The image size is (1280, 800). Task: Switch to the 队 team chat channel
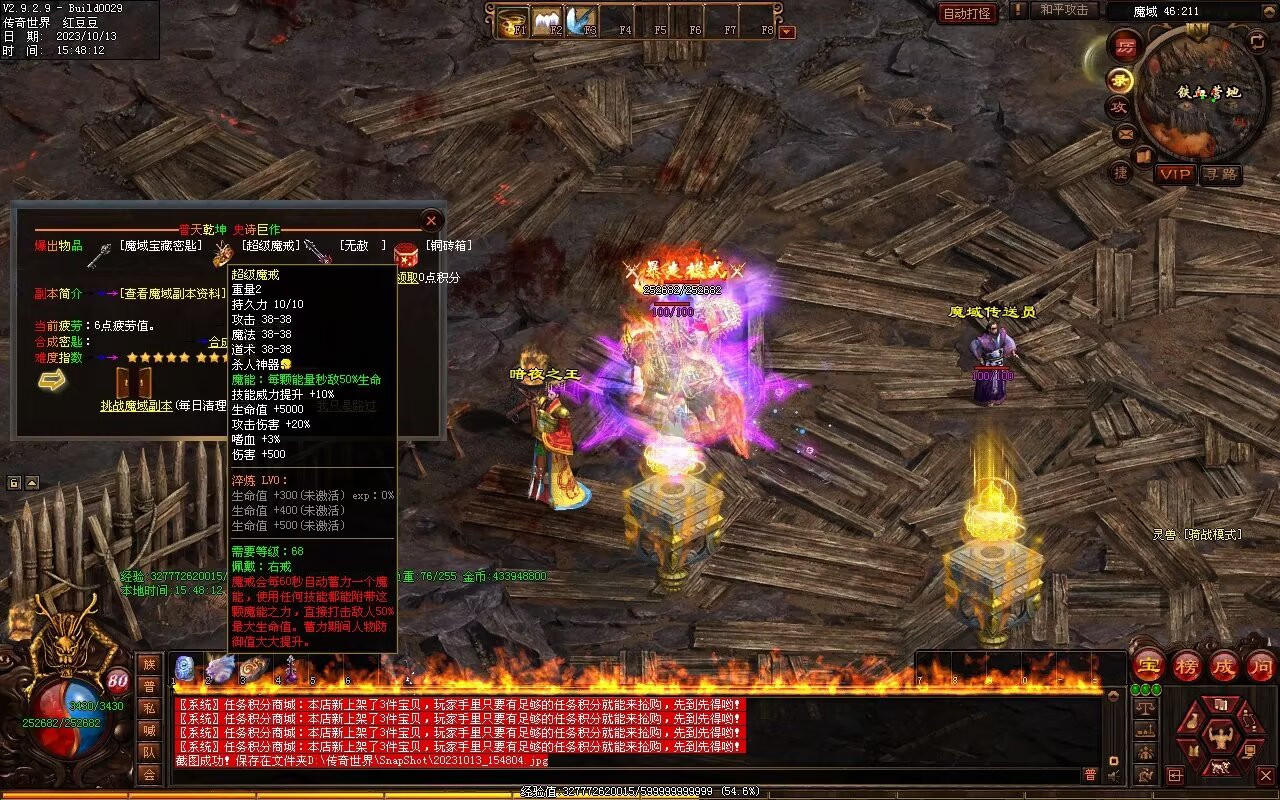pos(149,752)
